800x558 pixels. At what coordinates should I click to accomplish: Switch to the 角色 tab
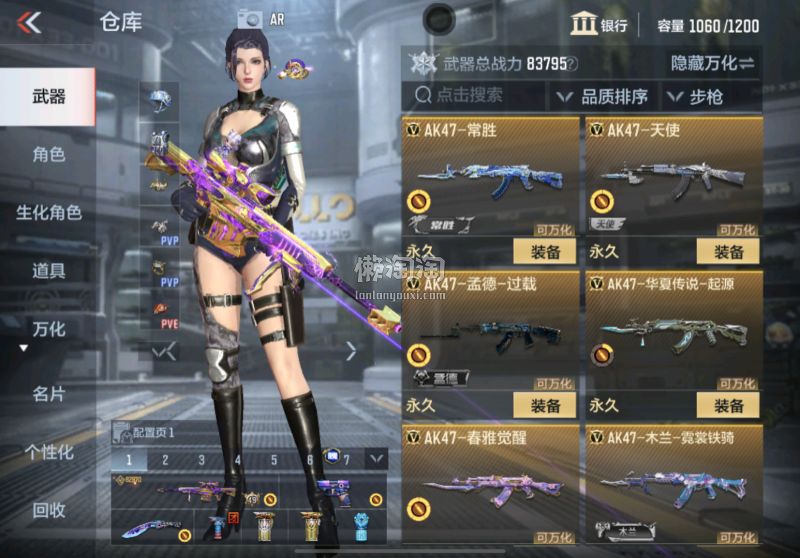point(48,155)
